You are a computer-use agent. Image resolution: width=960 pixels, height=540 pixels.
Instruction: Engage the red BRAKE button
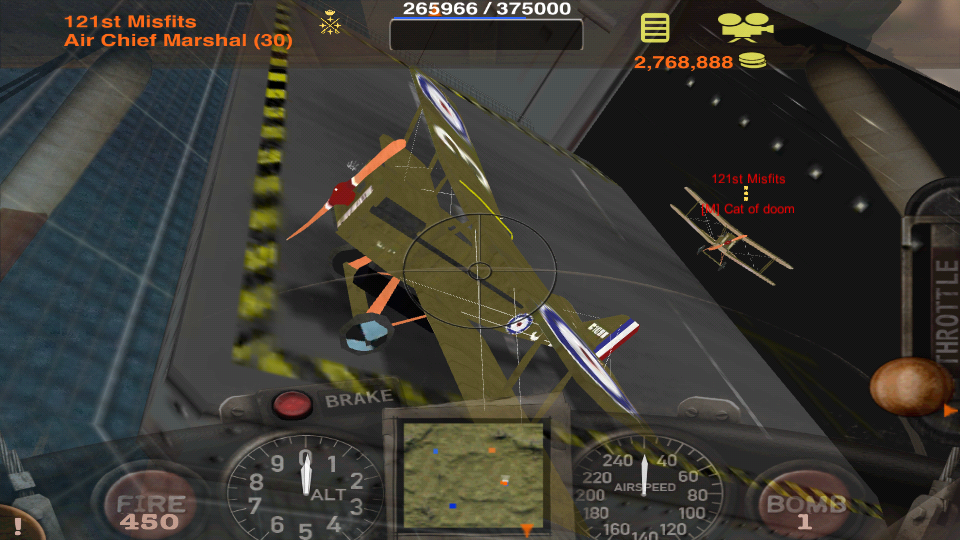(292, 404)
